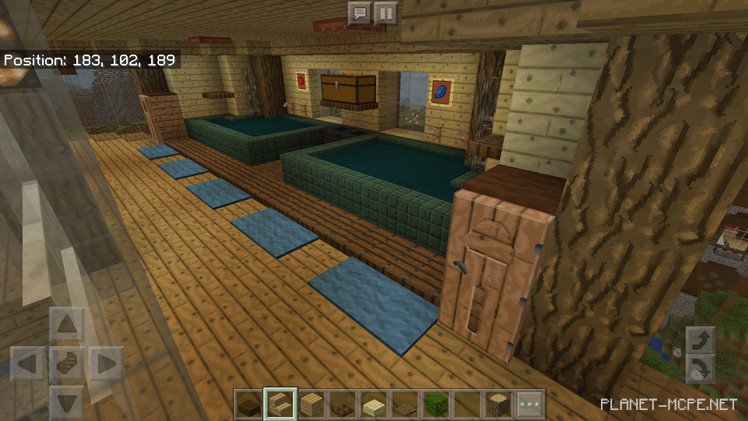Select the pale birch slab slot
This screenshot has width=748, height=421.
374,406
